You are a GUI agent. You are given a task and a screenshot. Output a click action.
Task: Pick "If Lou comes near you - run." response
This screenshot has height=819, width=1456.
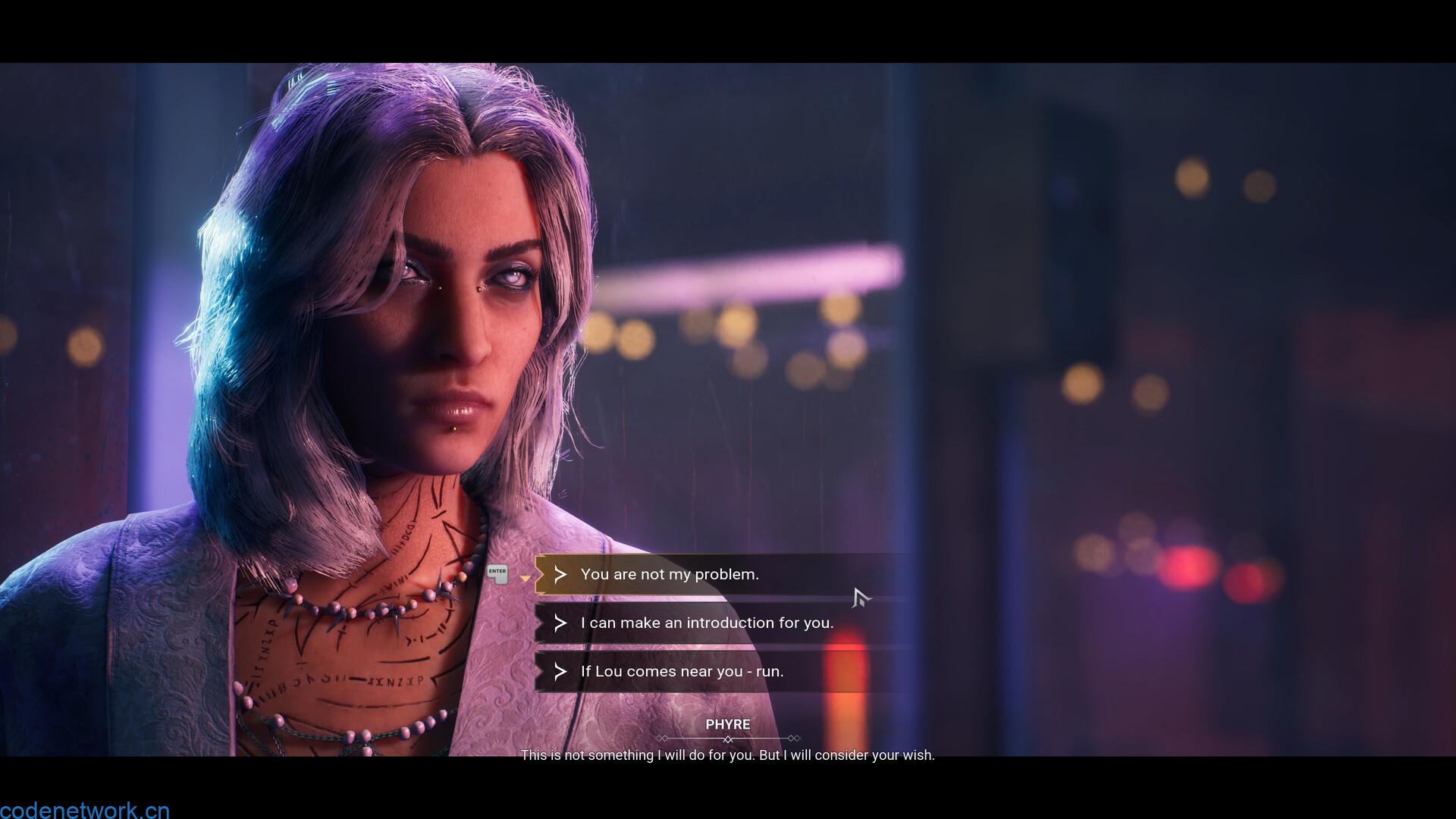682,671
